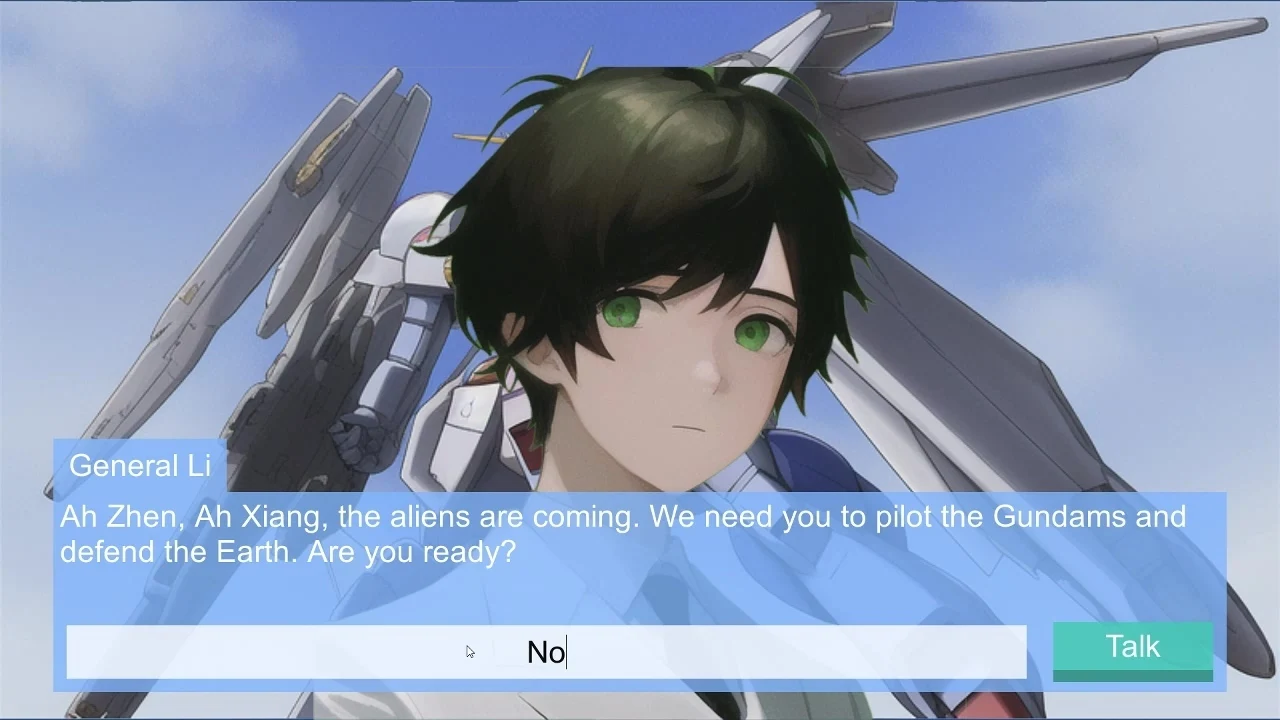Click the Talk button

(x=1132, y=649)
